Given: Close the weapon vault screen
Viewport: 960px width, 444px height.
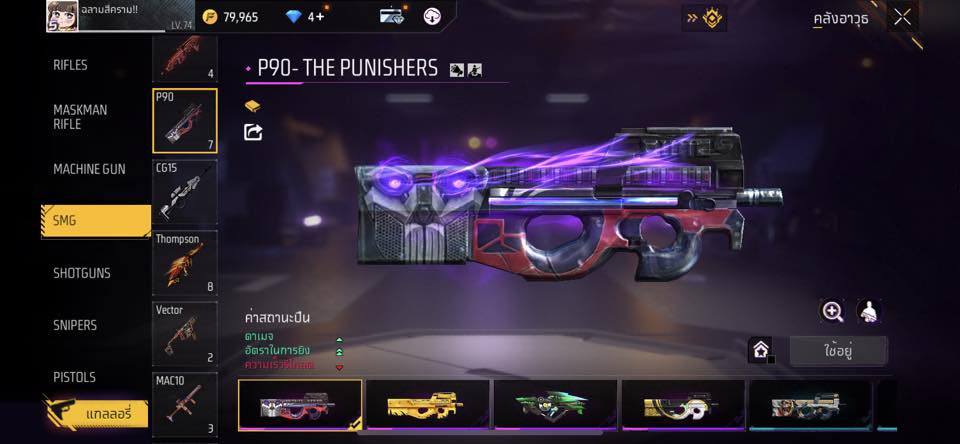Looking at the screenshot, I should click(902, 17).
